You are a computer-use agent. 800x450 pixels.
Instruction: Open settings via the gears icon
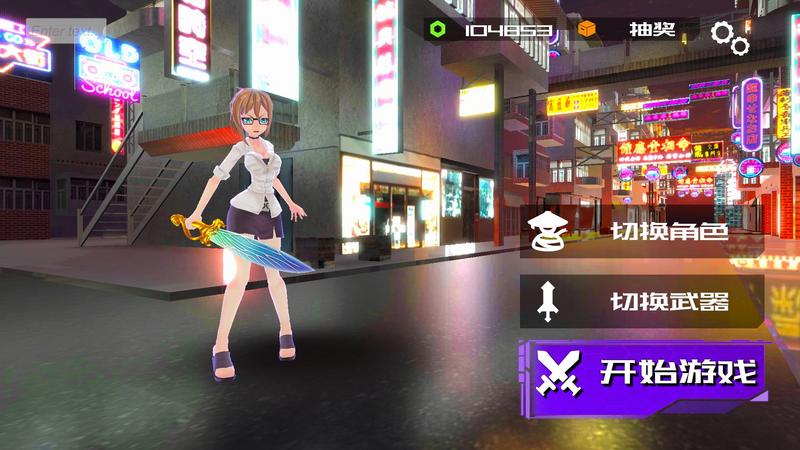click(x=730, y=37)
